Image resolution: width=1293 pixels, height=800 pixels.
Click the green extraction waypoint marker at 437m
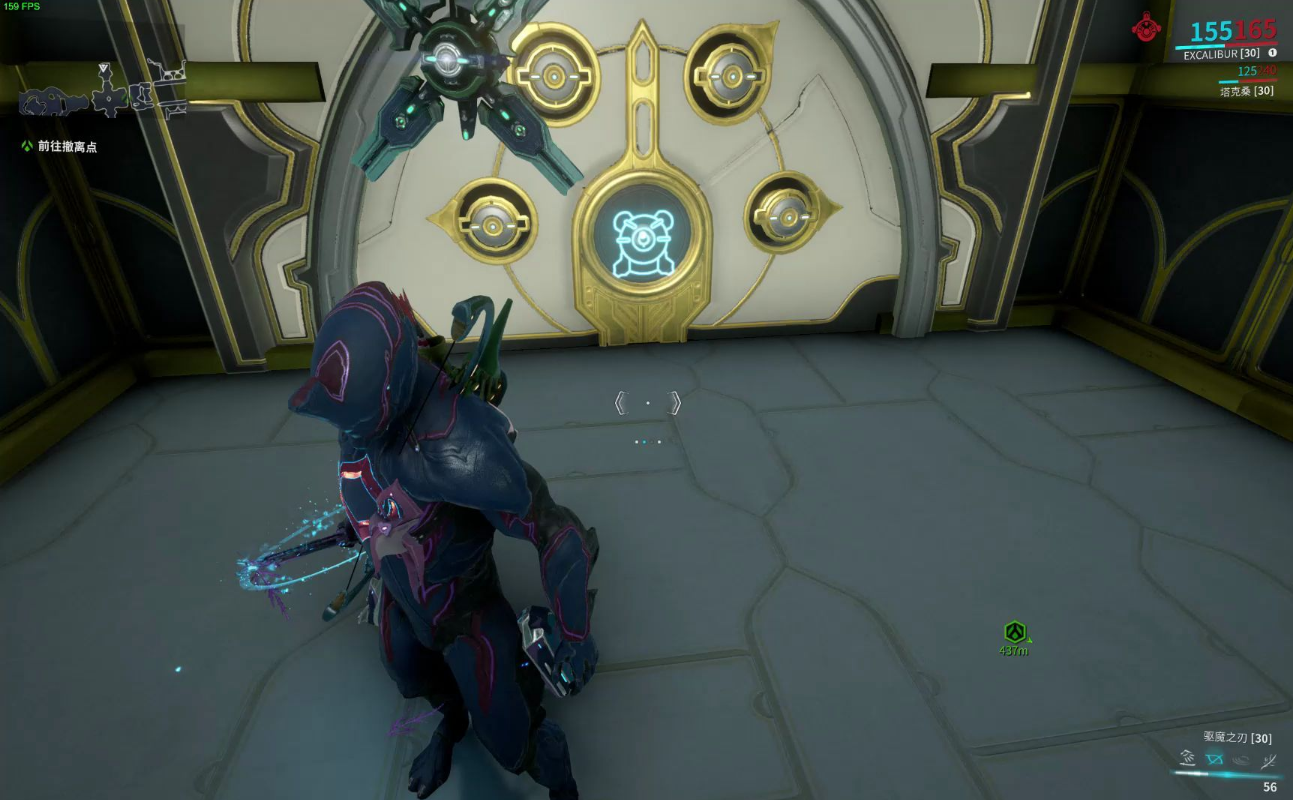[x=1015, y=632]
